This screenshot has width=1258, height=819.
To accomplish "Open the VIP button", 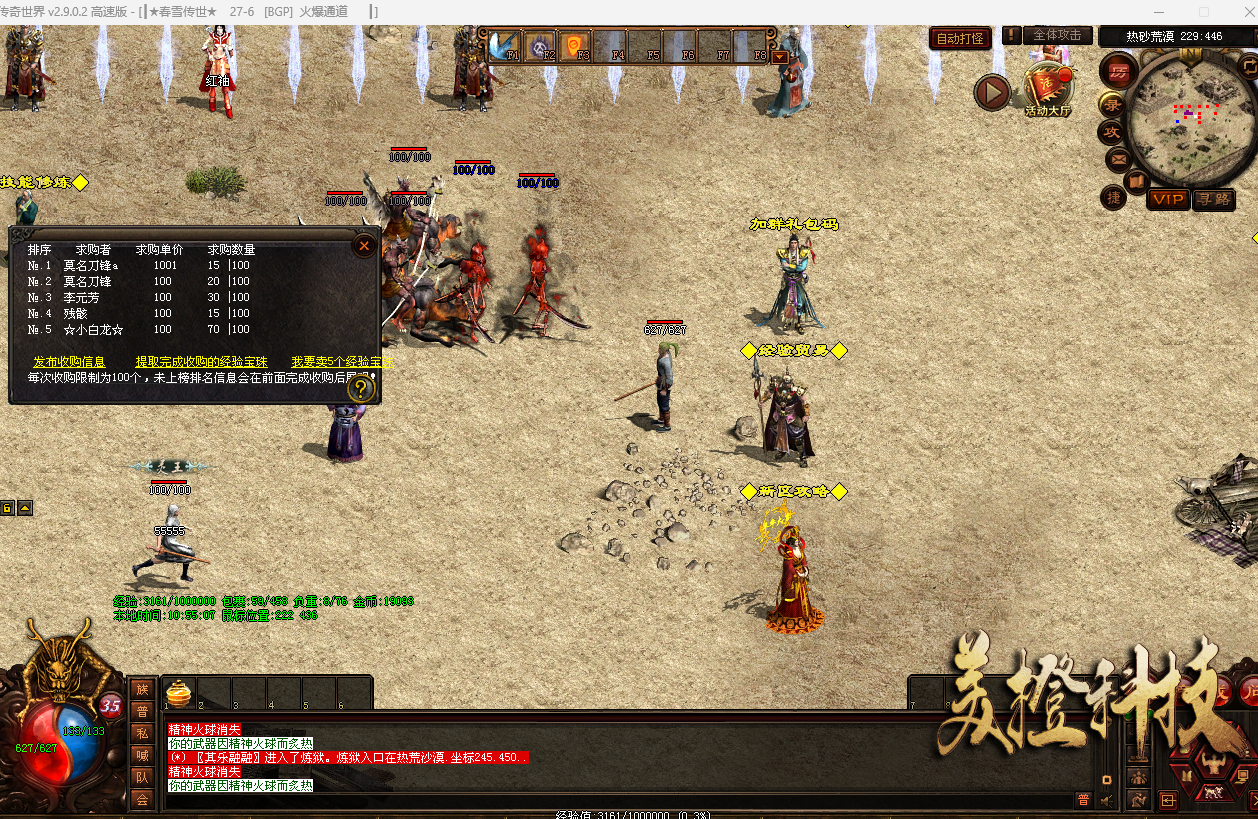I will point(1167,199).
